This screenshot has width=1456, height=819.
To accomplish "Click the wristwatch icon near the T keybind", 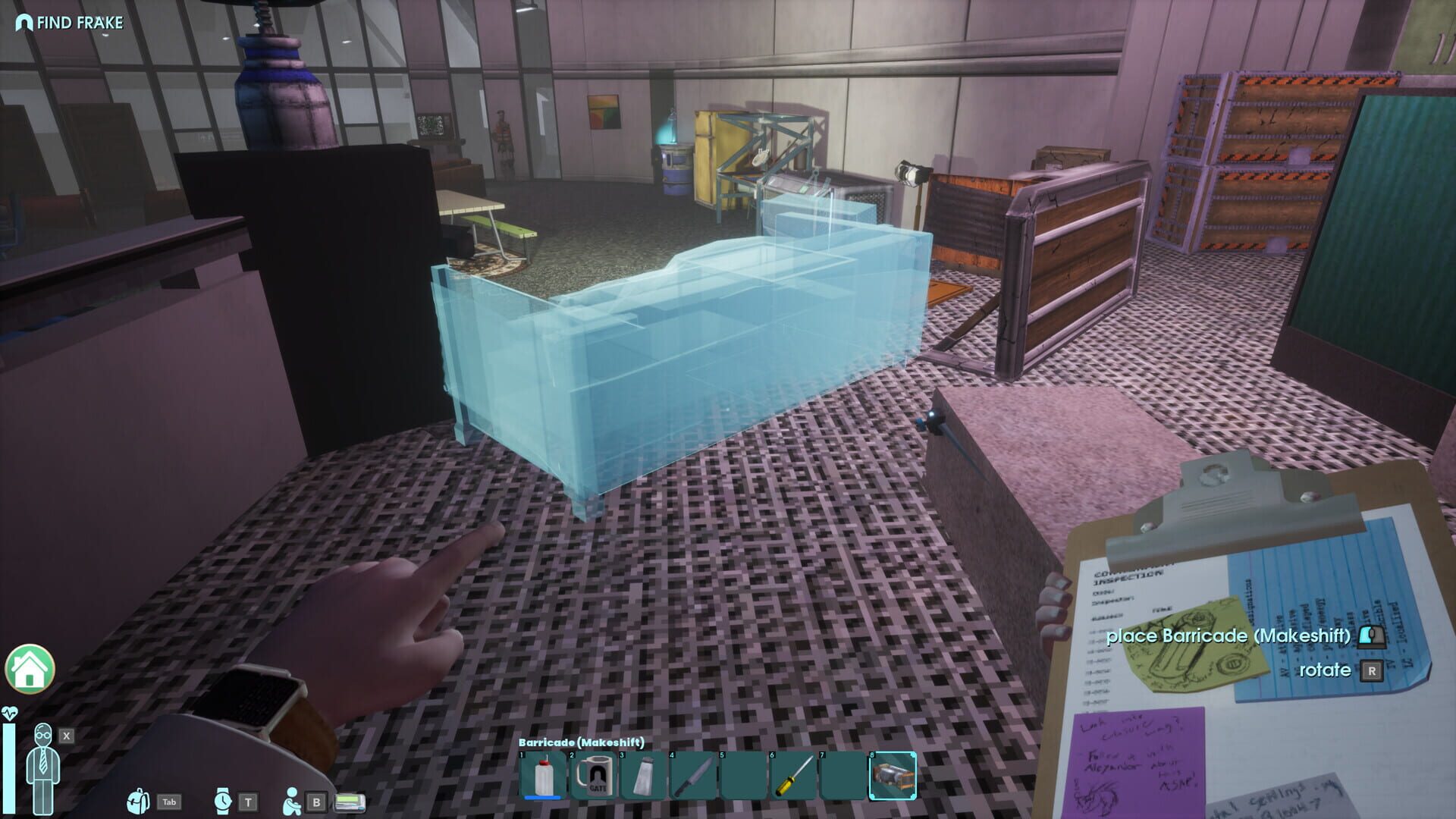I will click(222, 802).
